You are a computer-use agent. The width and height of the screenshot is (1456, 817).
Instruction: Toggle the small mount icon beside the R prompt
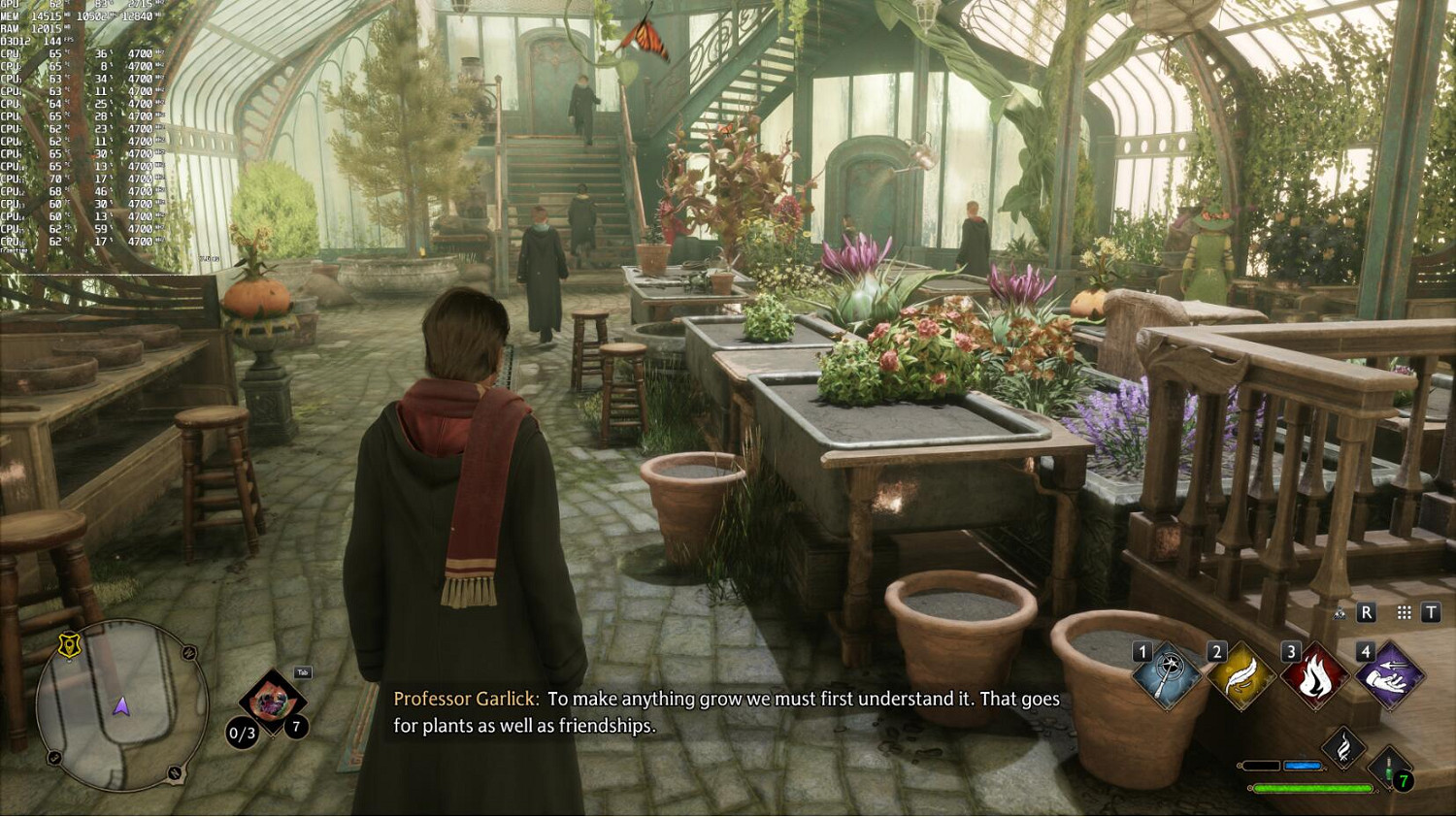click(x=1340, y=614)
